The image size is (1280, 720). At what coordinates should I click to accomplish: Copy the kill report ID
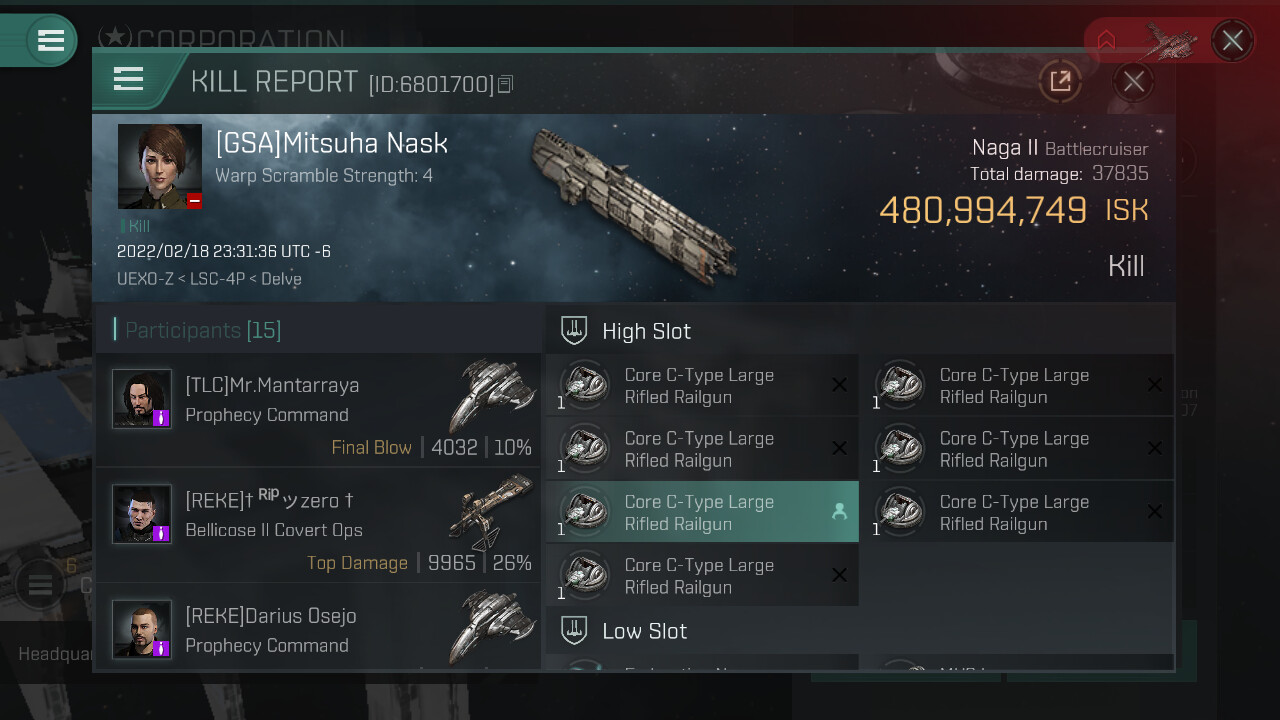[506, 85]
